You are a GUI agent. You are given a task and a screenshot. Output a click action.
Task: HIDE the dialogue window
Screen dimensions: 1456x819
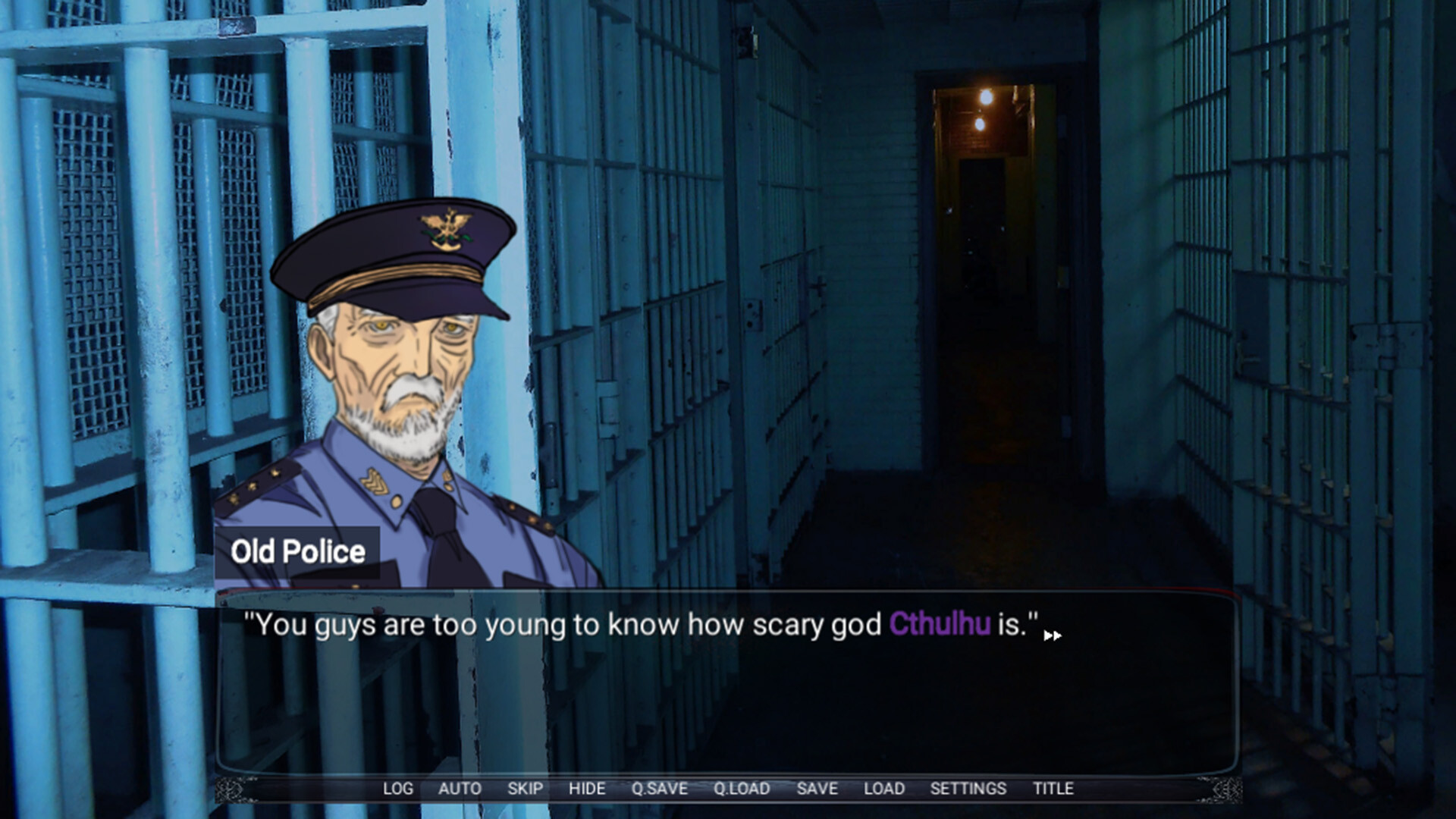pos(587,789)
